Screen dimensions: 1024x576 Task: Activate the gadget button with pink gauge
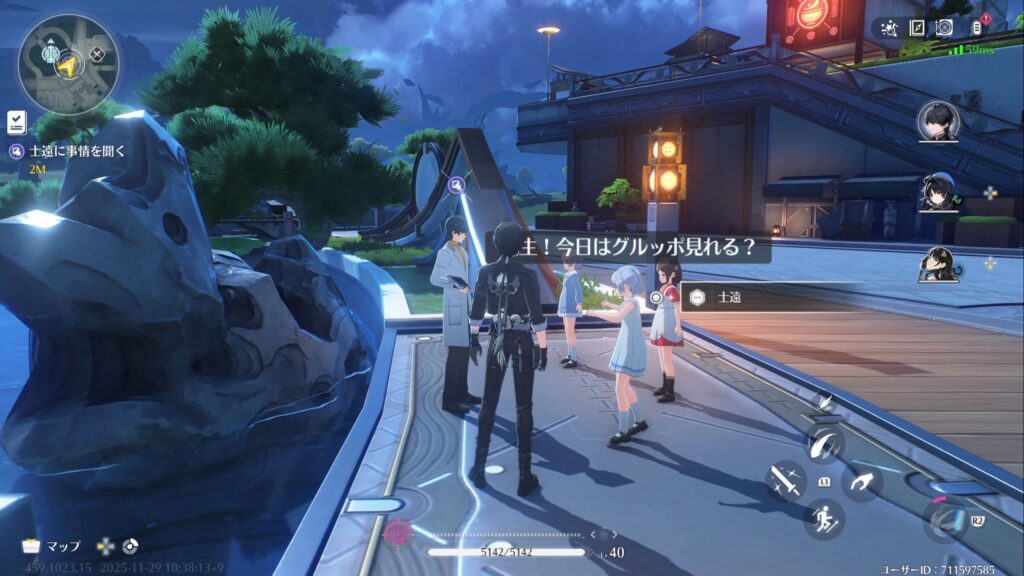point(944,519)
